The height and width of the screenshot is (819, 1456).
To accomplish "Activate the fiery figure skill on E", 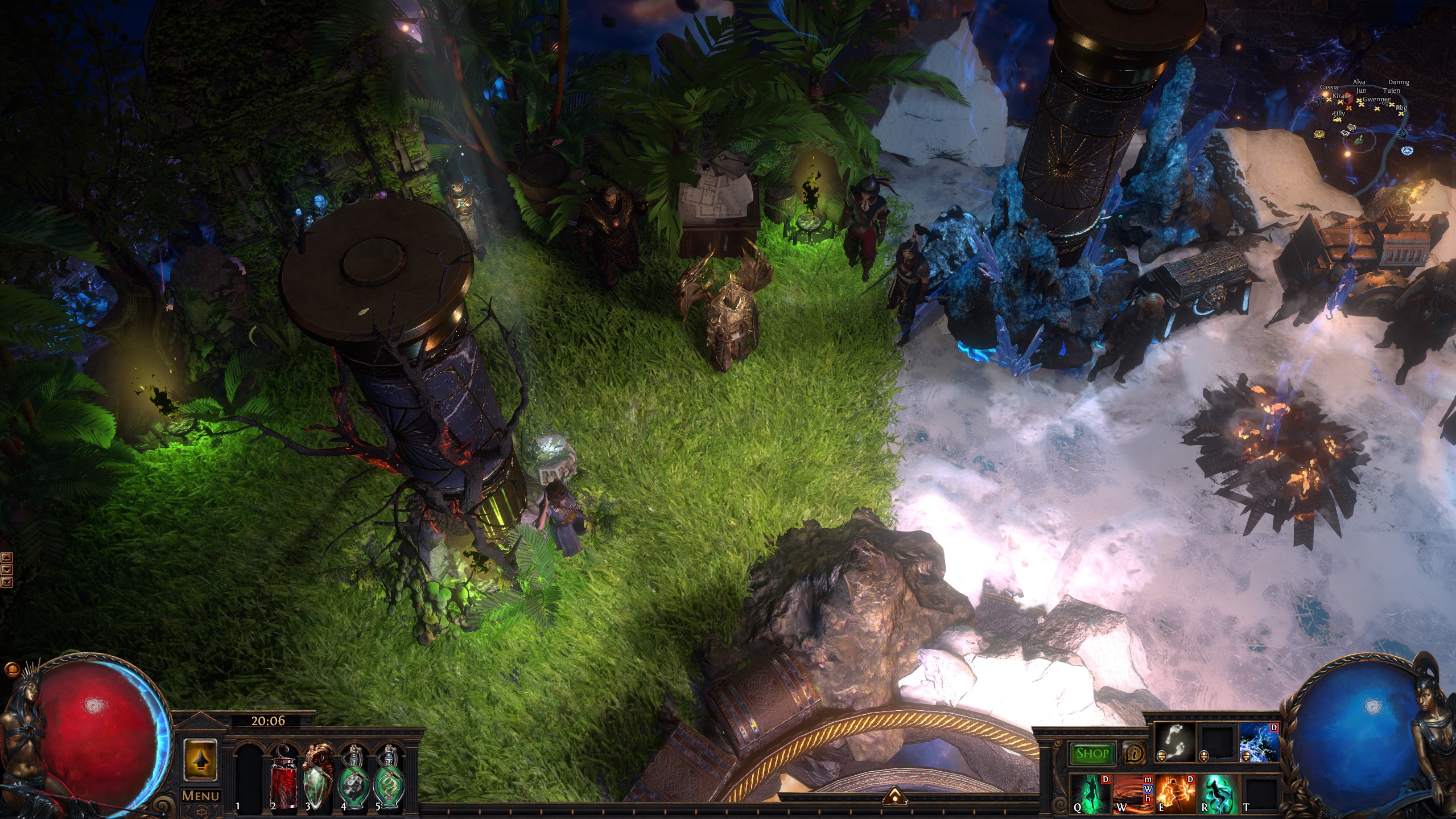I will (x=1175, y=793).
